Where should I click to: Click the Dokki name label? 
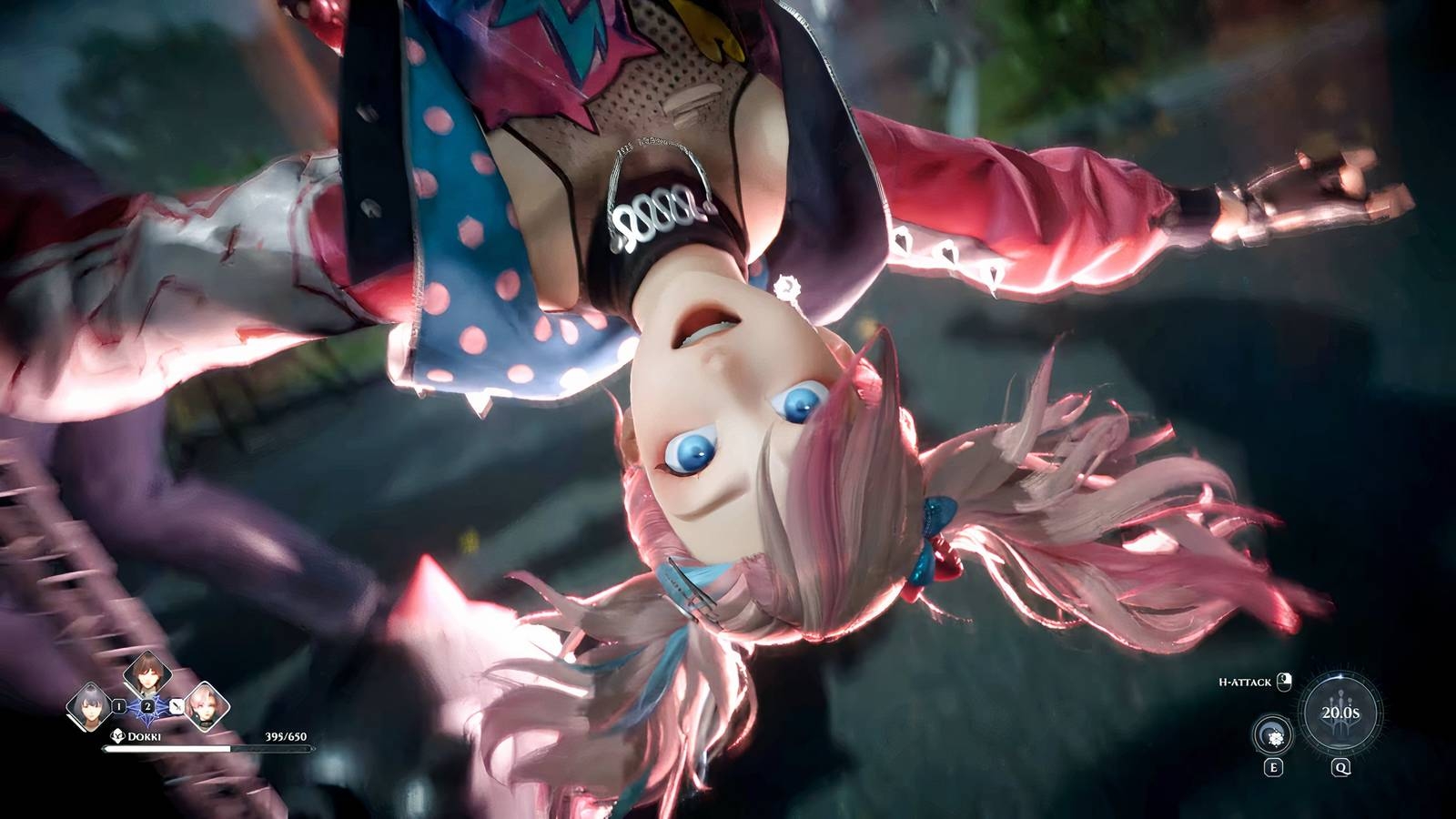pyautogui.click(x=146, y=736)
